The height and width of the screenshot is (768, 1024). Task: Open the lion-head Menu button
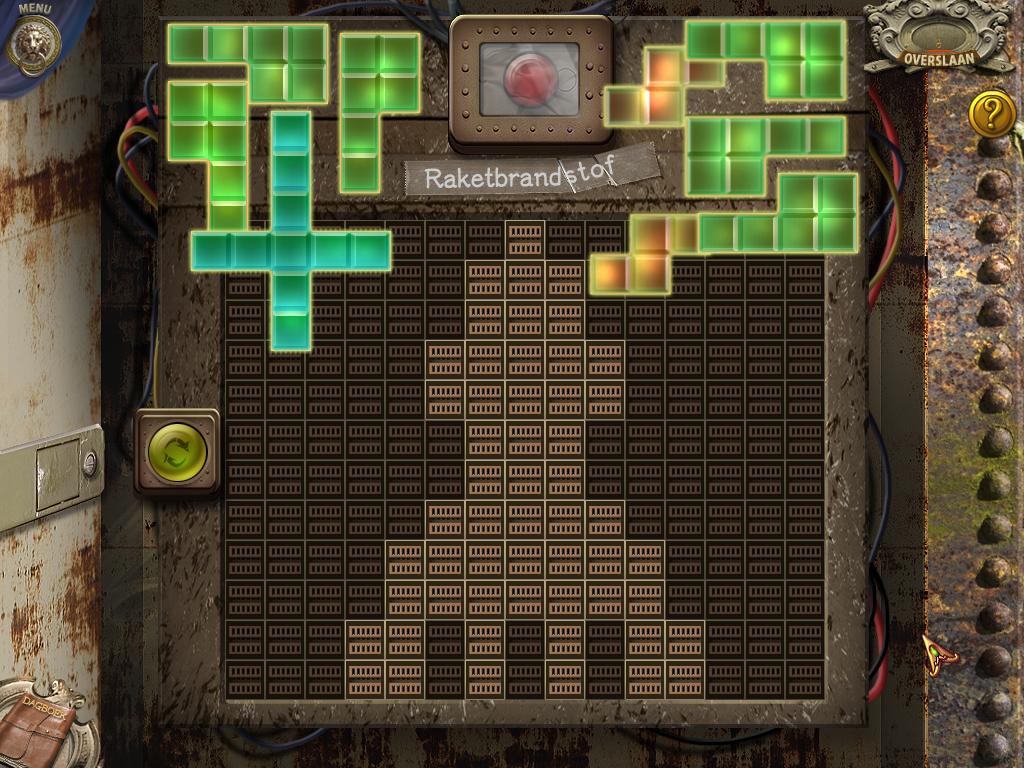[35, 43]
